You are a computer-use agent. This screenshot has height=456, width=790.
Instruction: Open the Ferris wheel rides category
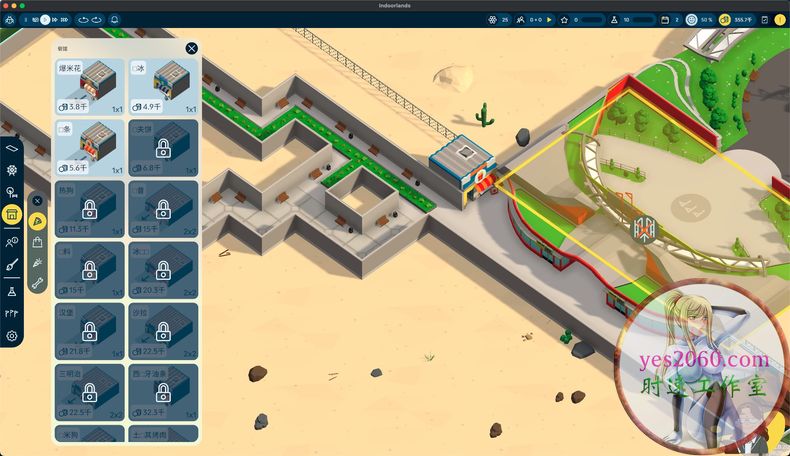[12, 168]
